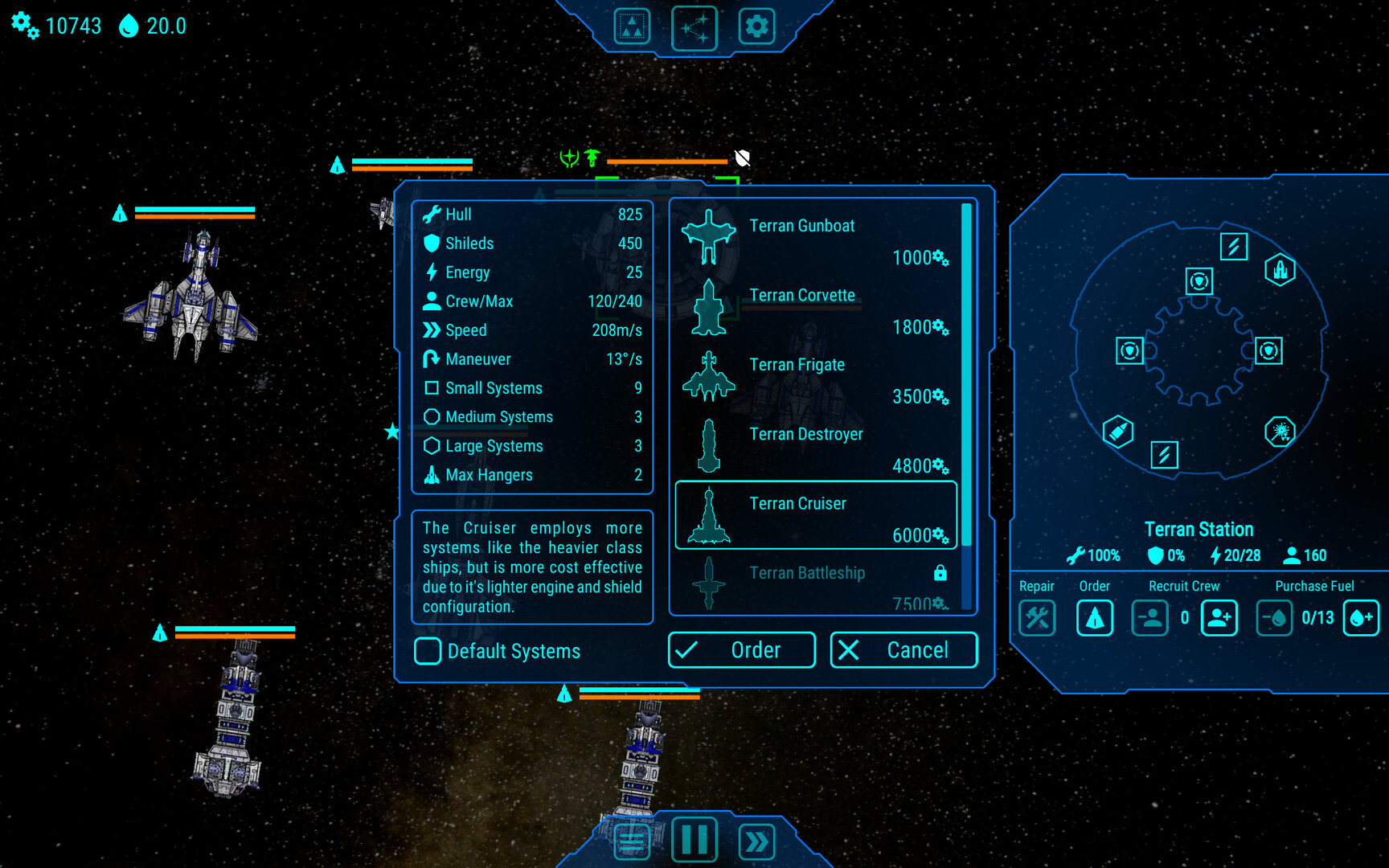Confirm purchase with the Order button

pyautogui.click(x=740, y=649)
